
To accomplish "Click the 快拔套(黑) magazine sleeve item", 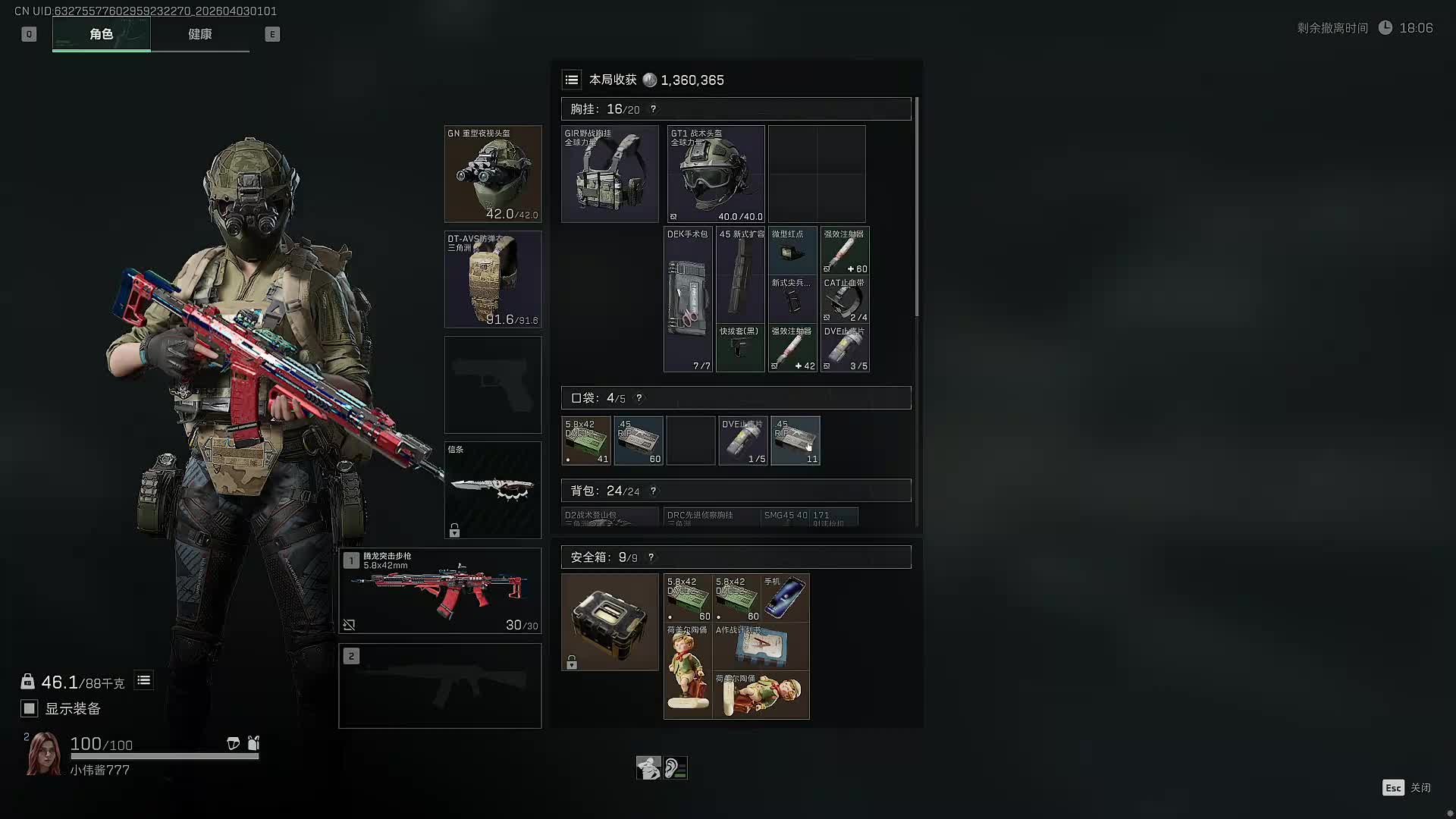I will tap(740, 348).
